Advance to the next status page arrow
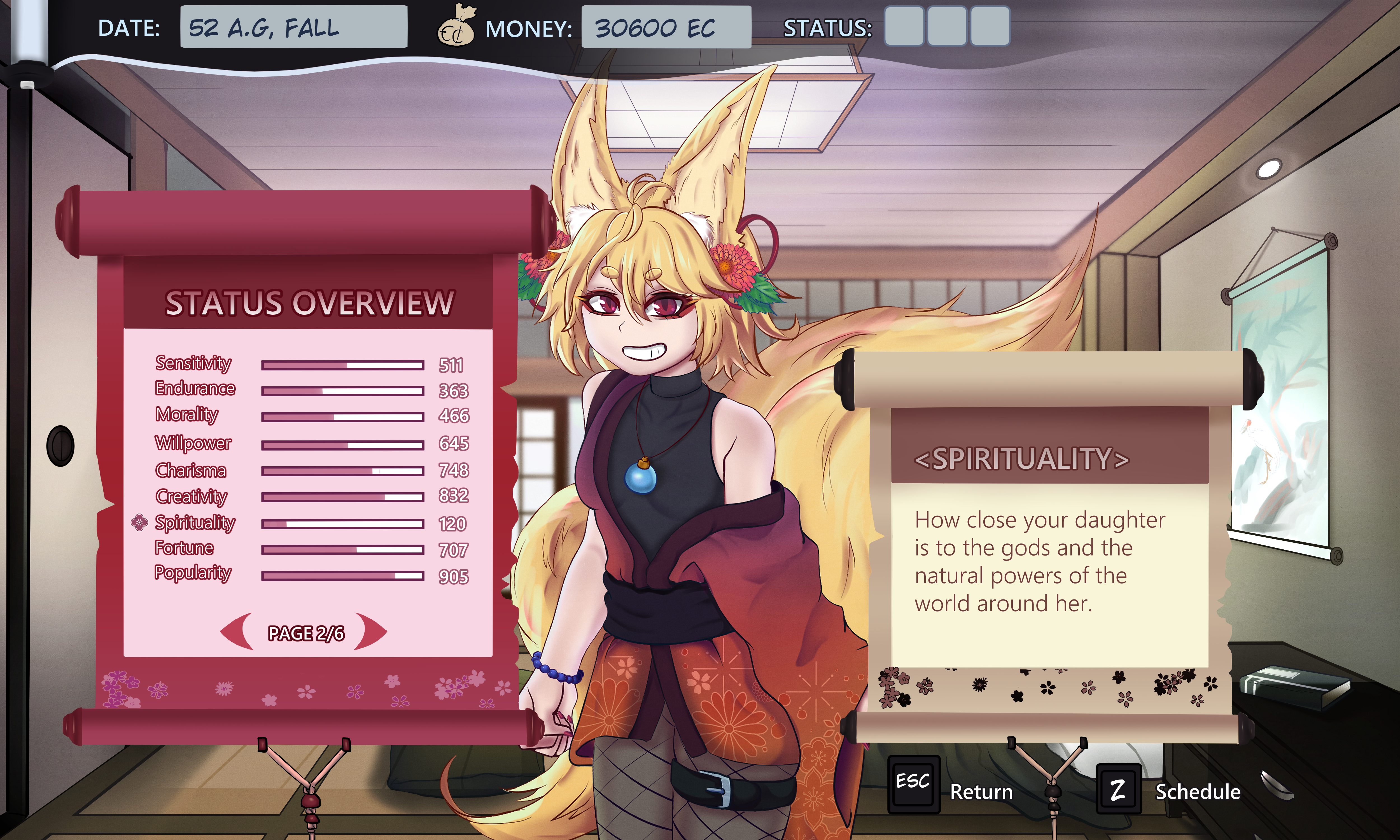 (371, 631)
